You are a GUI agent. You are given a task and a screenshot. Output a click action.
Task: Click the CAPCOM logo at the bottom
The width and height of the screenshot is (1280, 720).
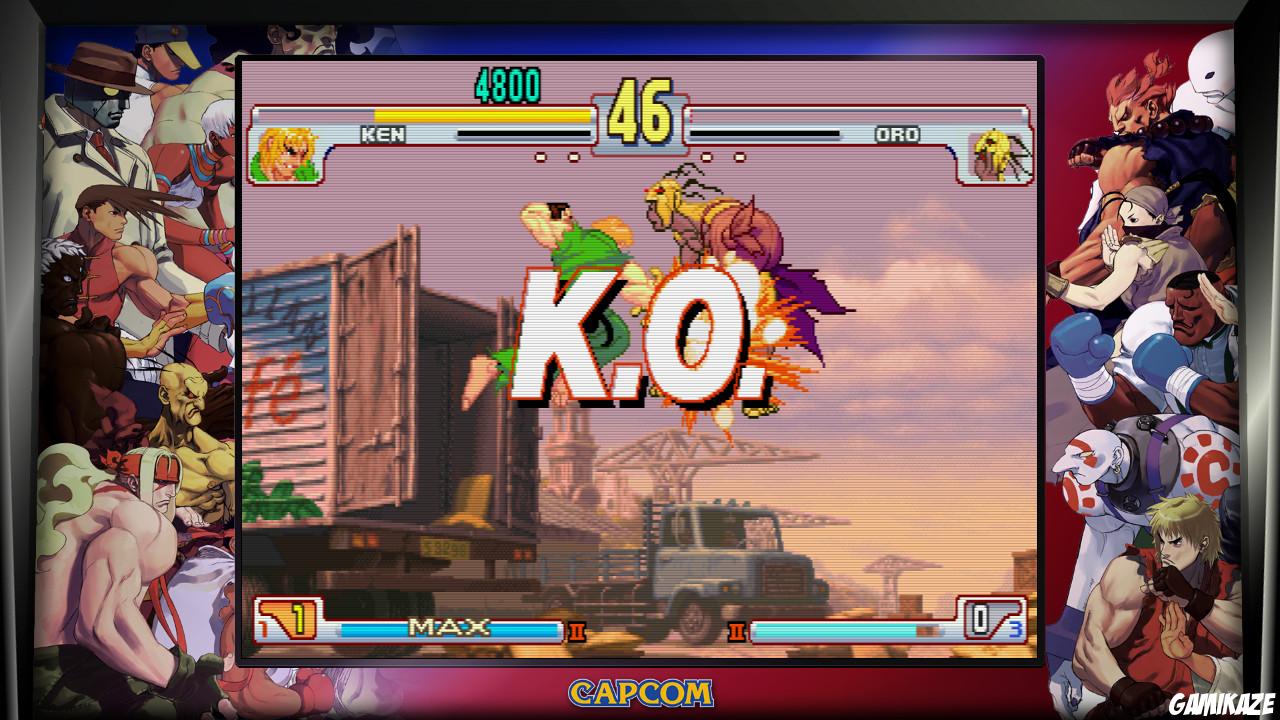point(640,692)
